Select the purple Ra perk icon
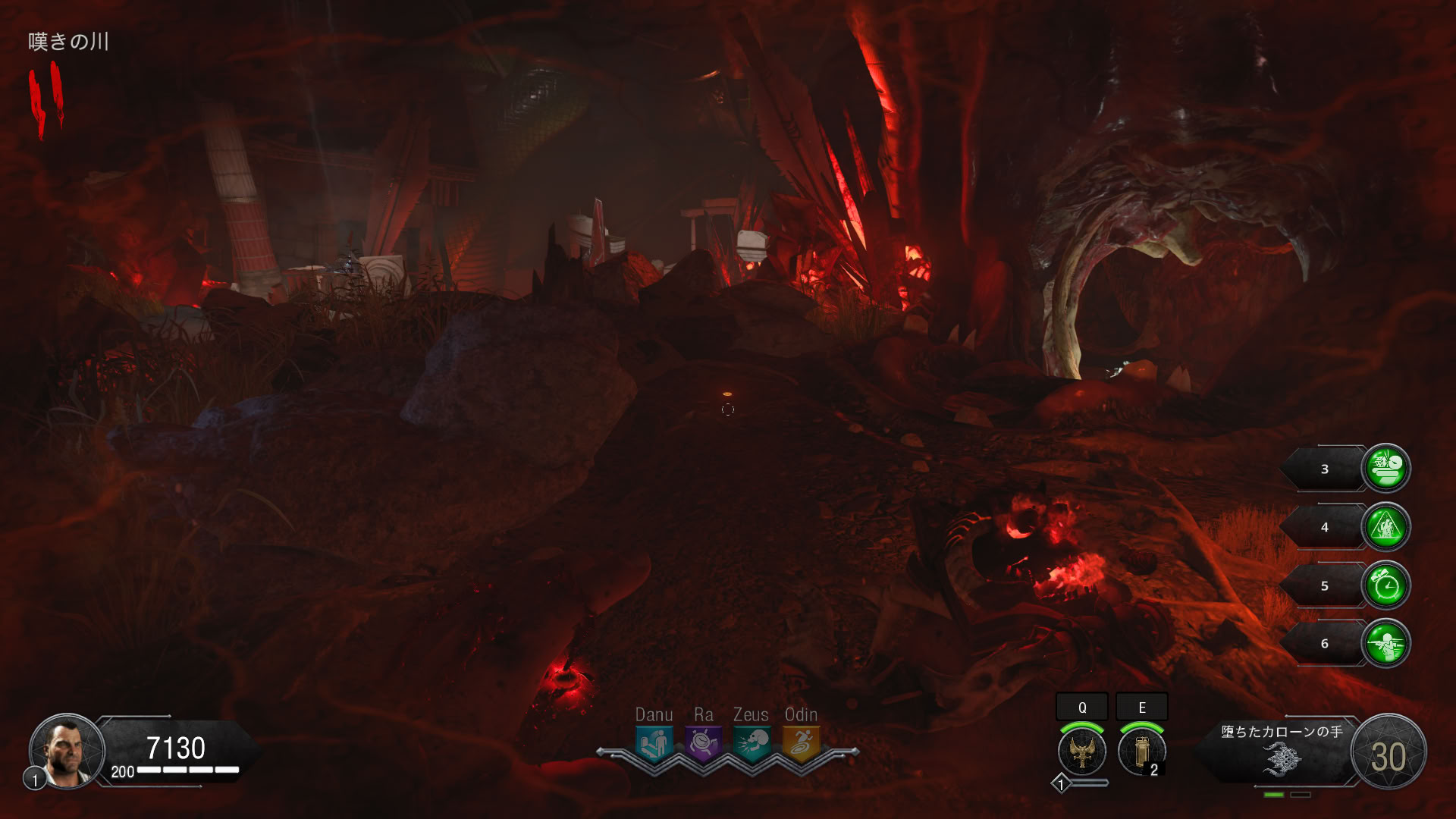Viewport: 1456px width, 819px height. pos(703,744)
